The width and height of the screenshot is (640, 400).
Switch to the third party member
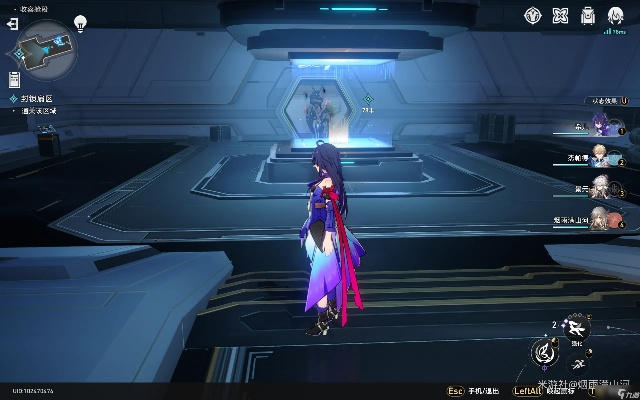[x=598, y=186]
